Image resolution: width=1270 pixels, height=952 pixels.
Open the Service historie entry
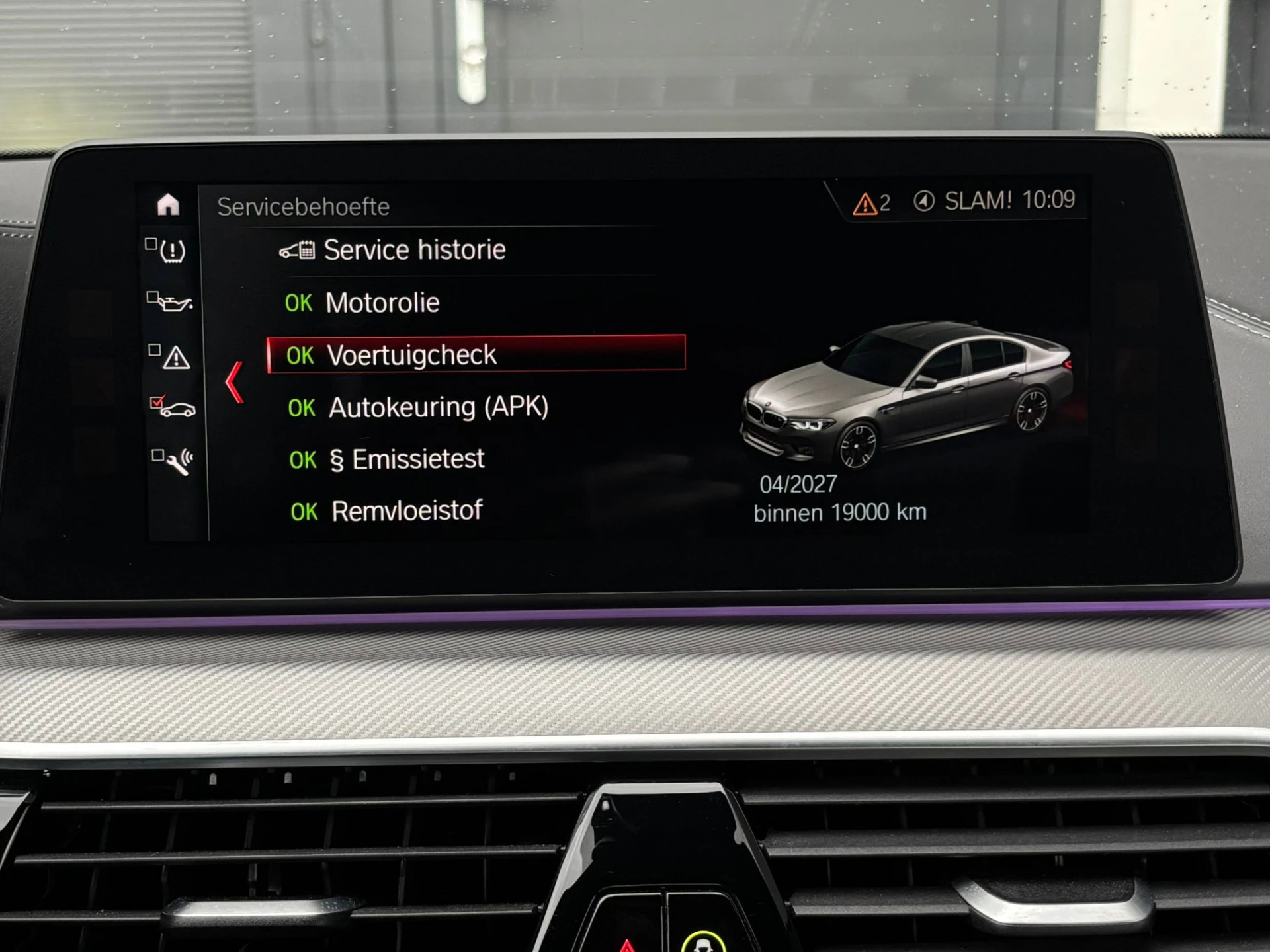(x=413, y=251)
